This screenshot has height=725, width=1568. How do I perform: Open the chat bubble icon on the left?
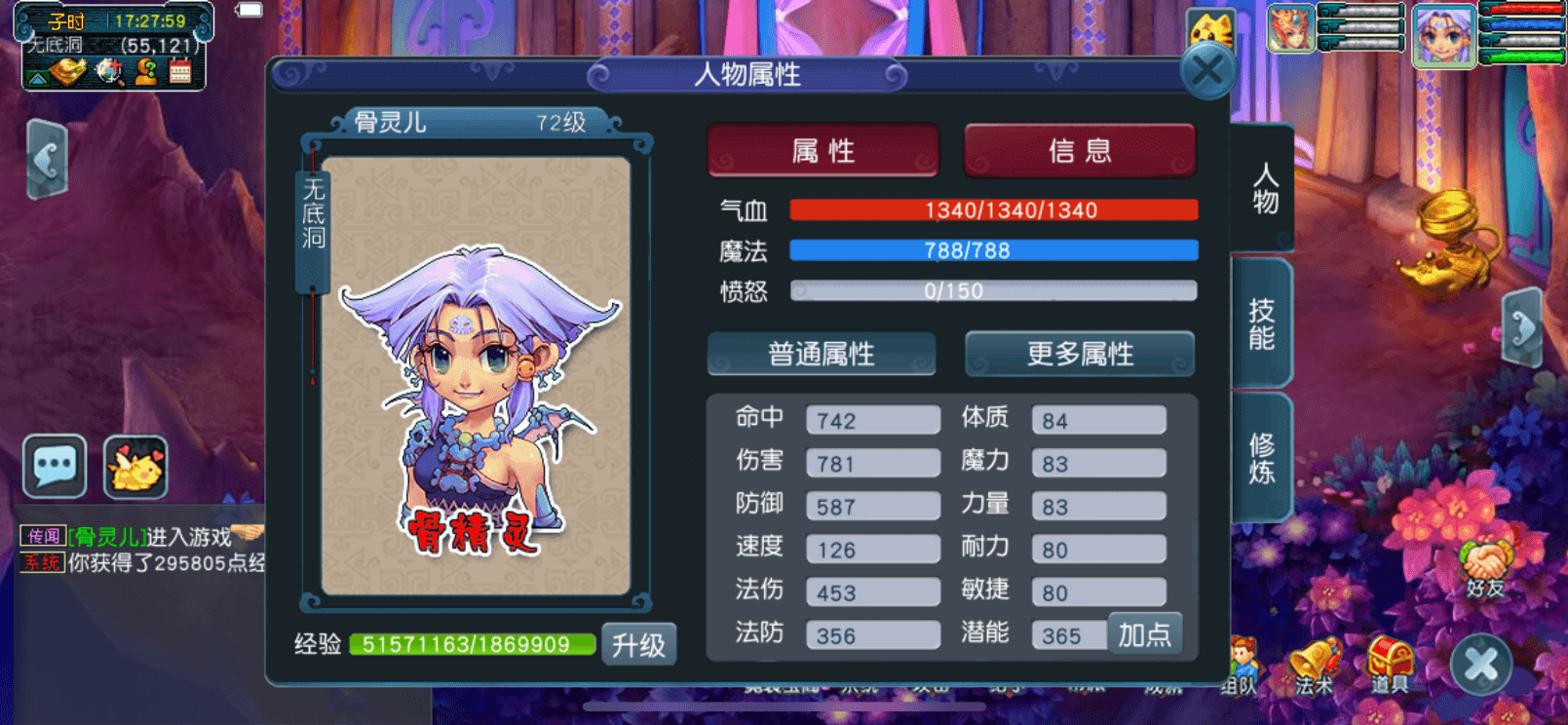54,466
